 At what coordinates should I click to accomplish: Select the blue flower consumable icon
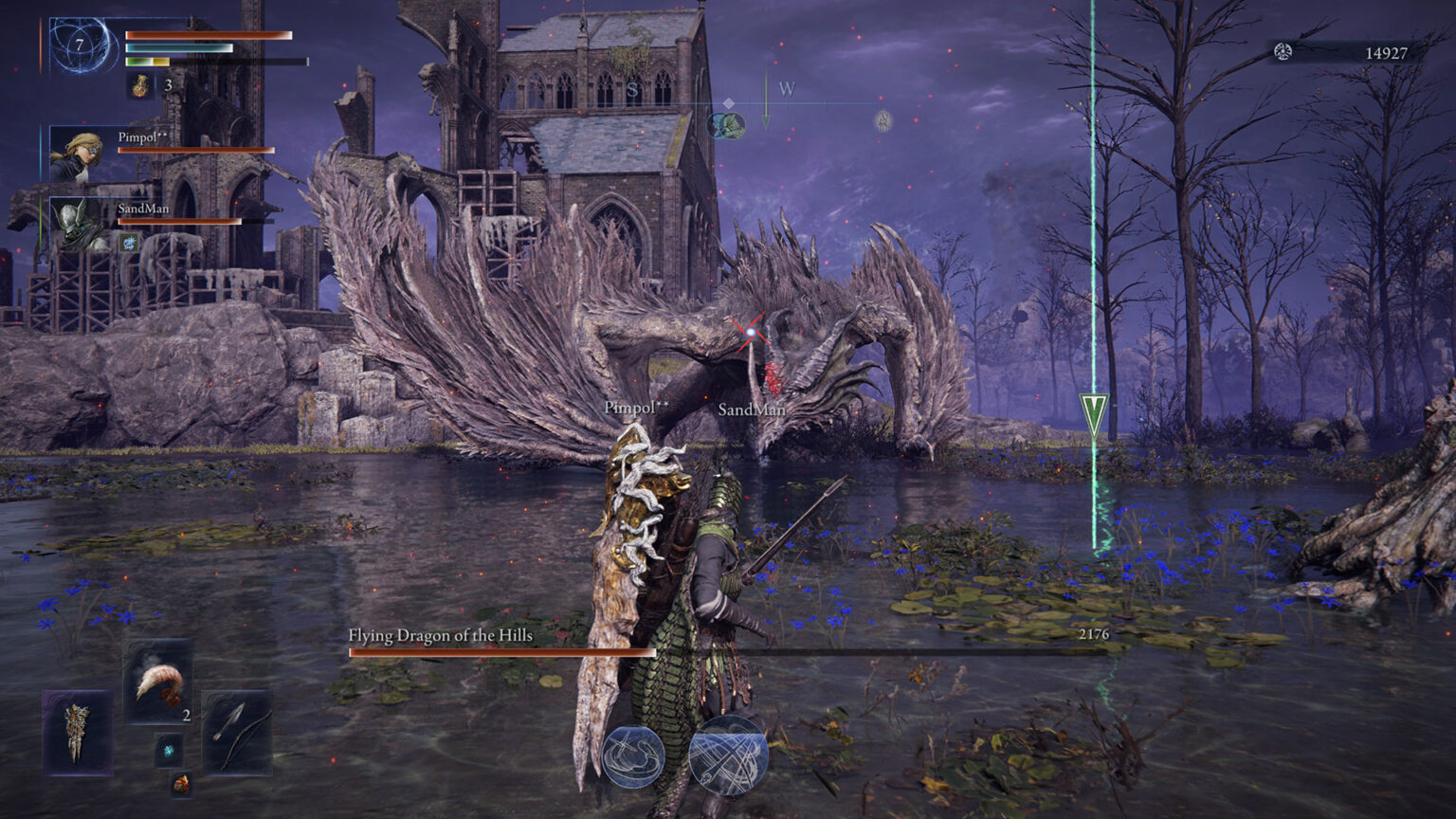(x=169, y=751)
